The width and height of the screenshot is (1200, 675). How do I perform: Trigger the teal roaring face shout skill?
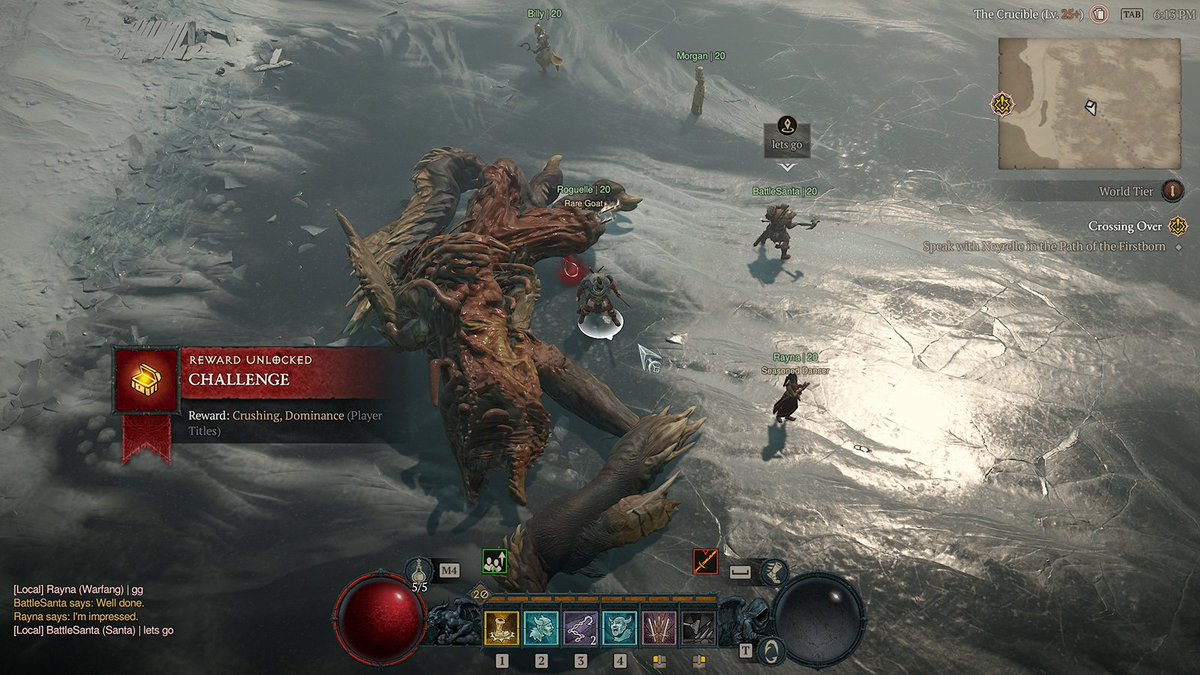tap(619, 628)
